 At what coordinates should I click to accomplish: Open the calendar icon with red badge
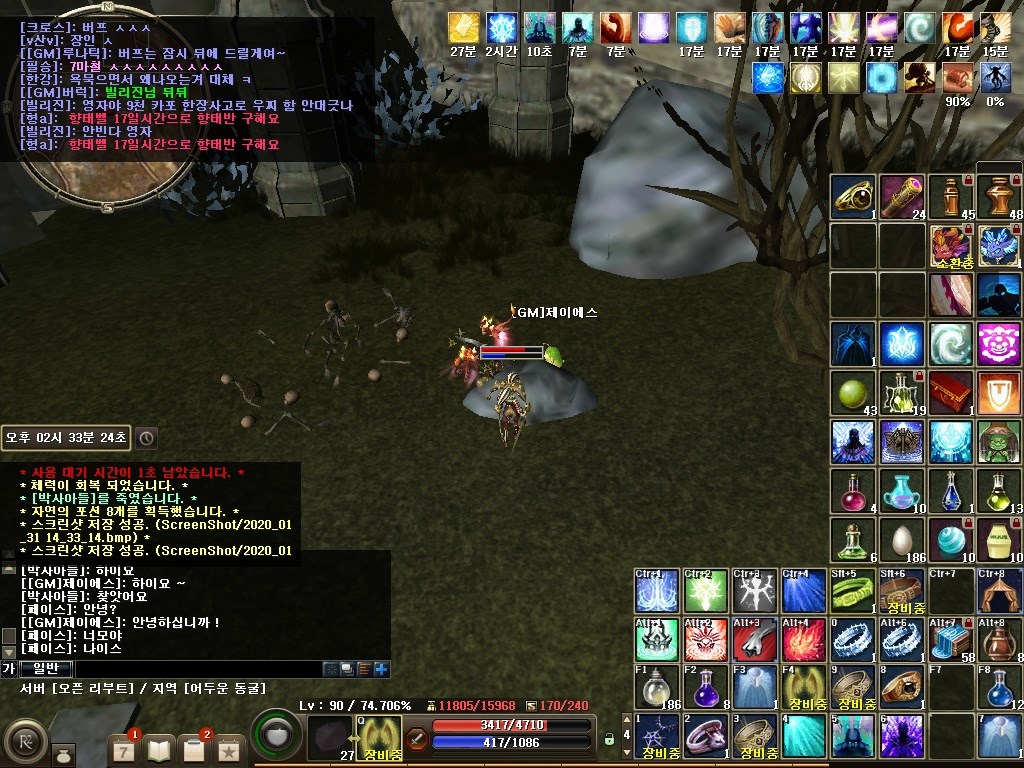123,748
